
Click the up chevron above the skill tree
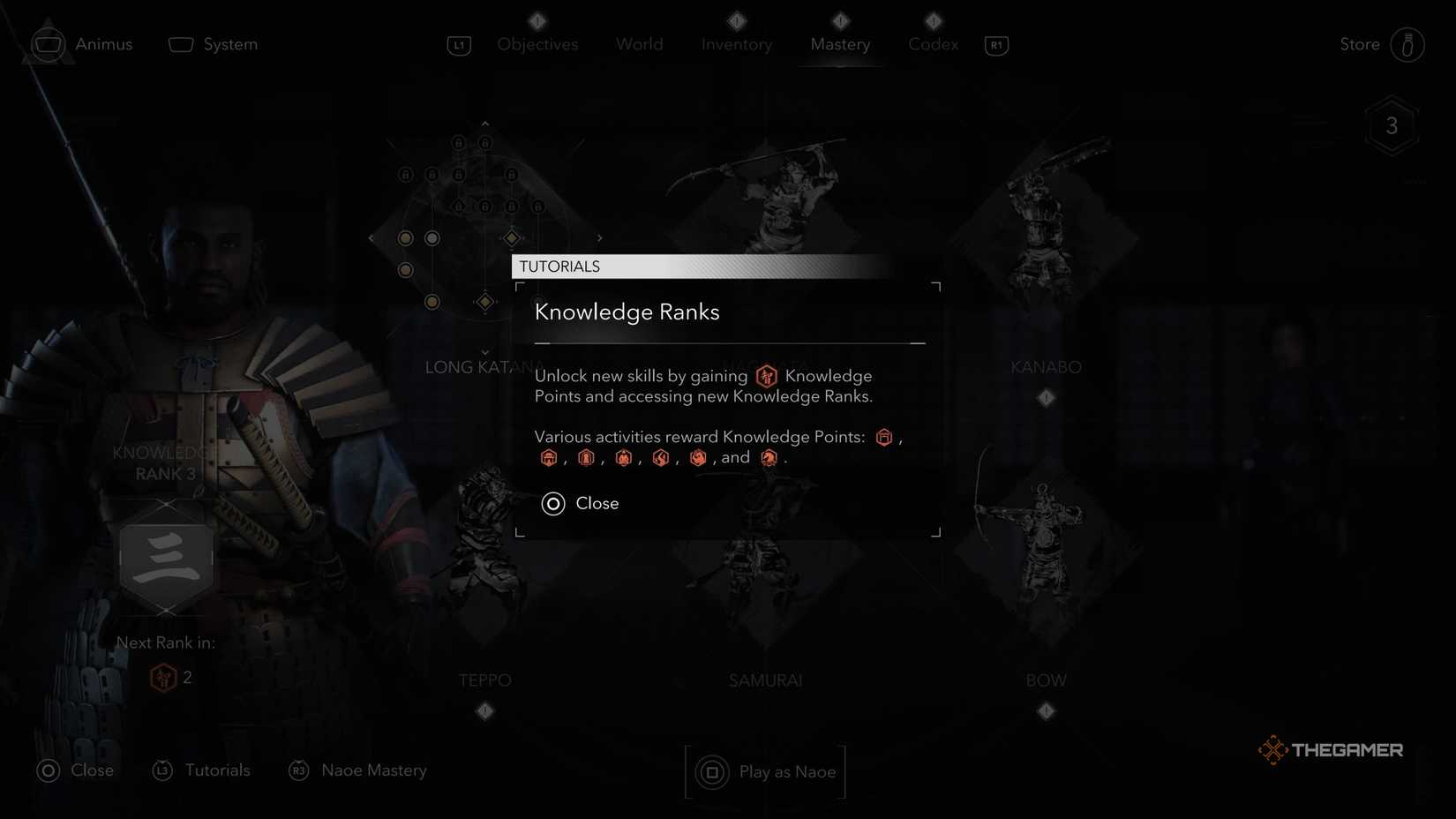click(484, 124)
